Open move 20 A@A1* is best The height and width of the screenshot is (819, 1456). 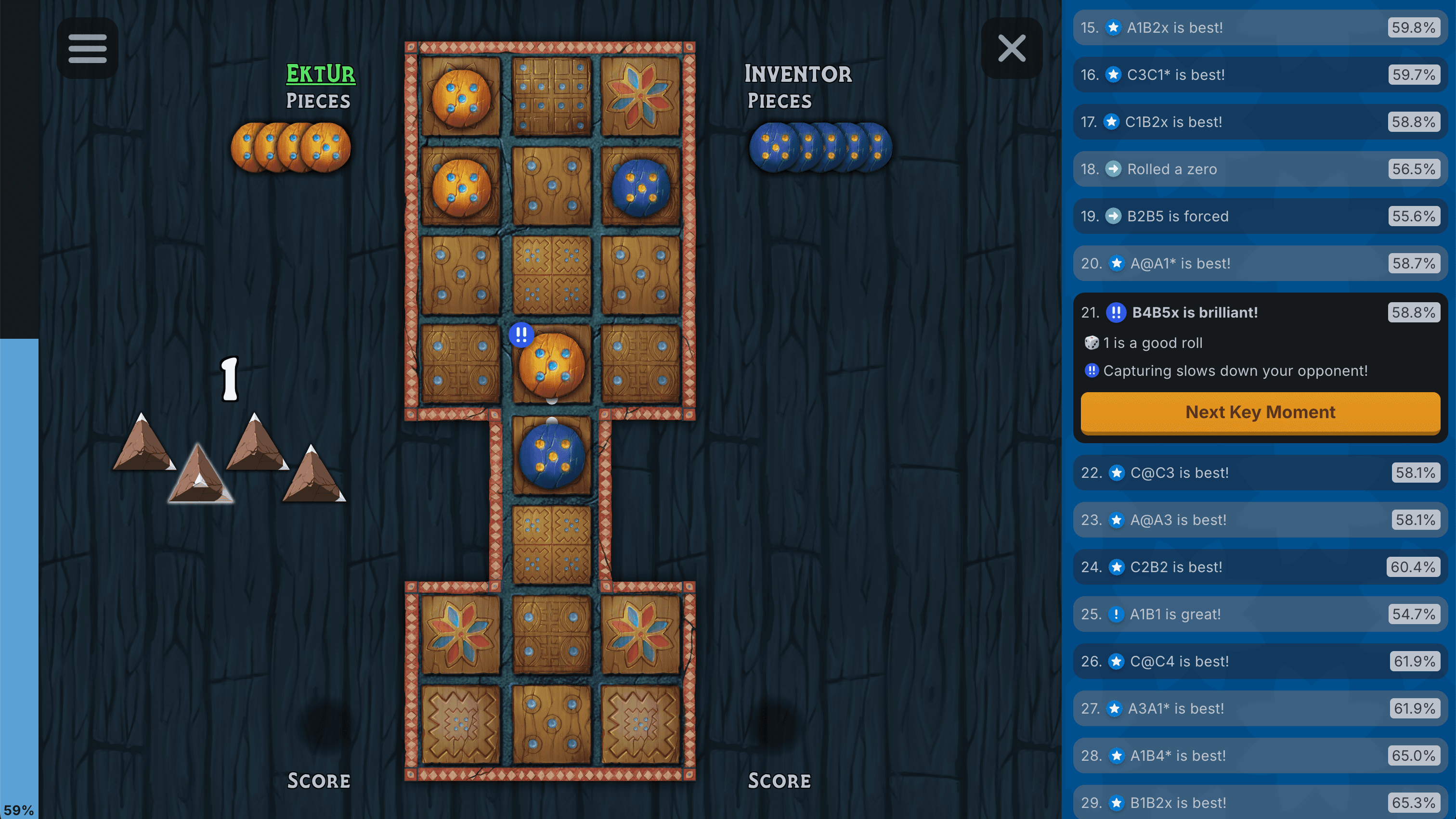click(x=1260, y=263)
